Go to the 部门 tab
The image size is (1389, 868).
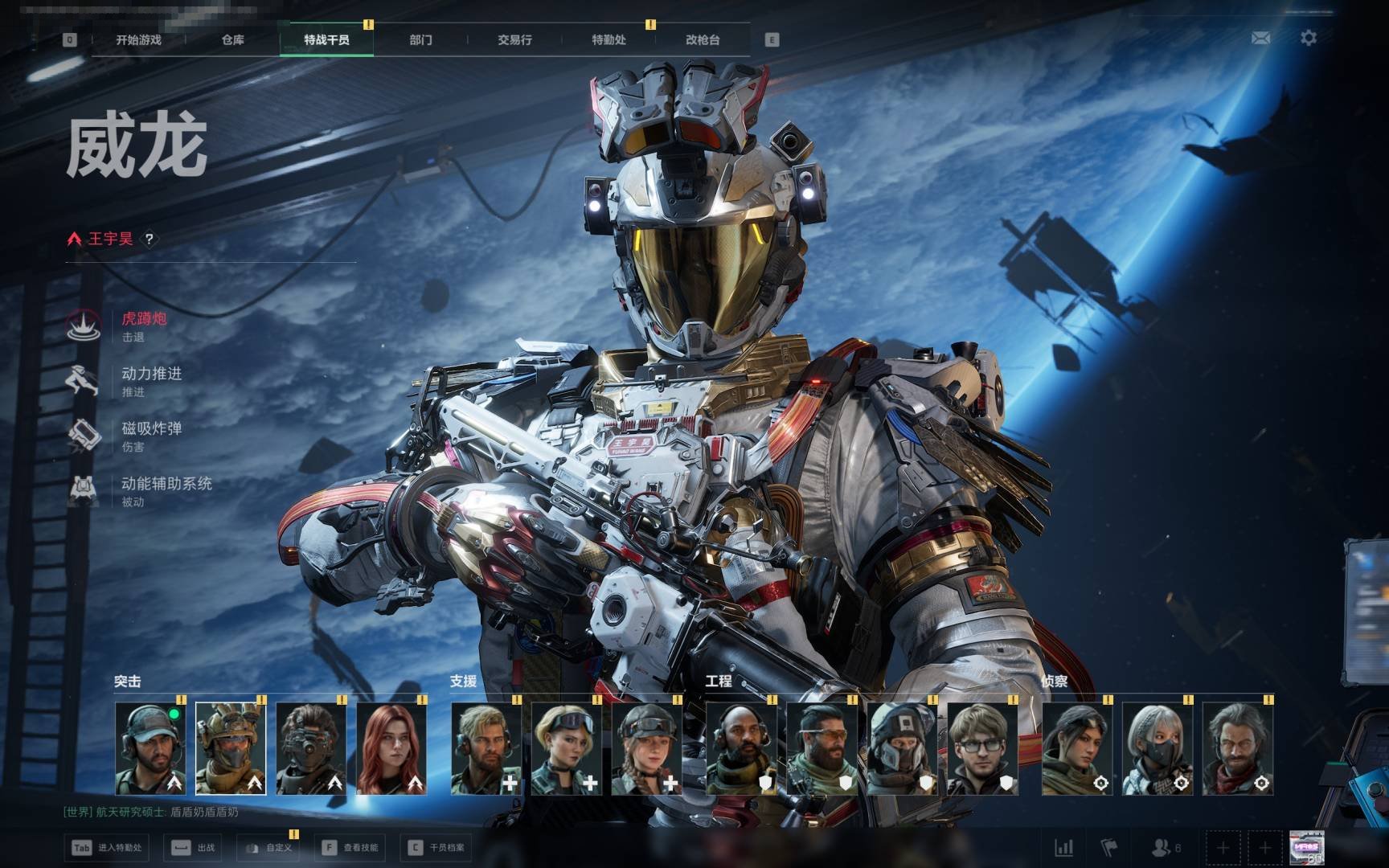pyautogui.click(x=420, y=40)
